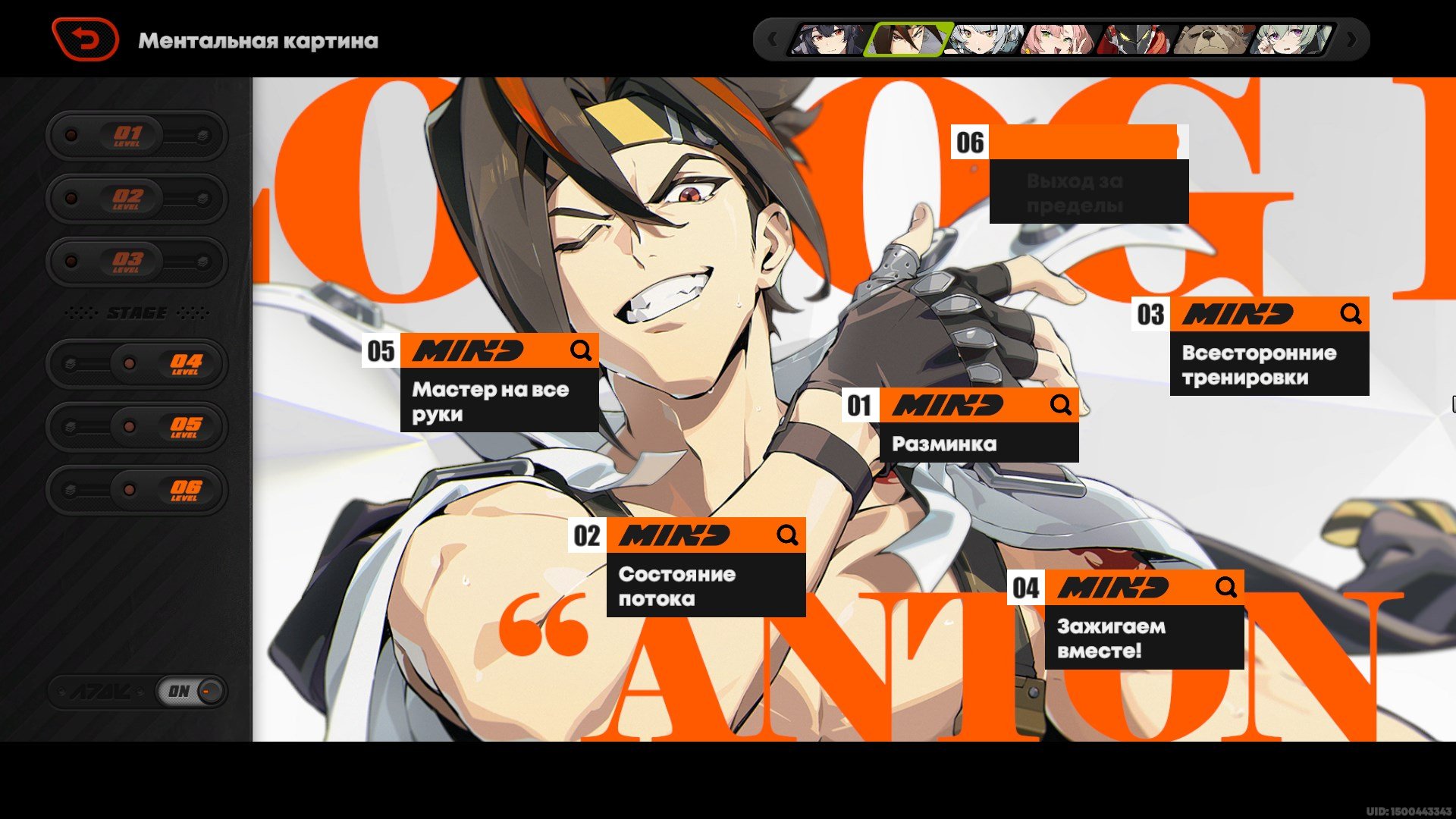Toggle the 05 Level switch
Image resolution: width=1456 pixels, height=819 pixels.
click(x=136, y=426)
